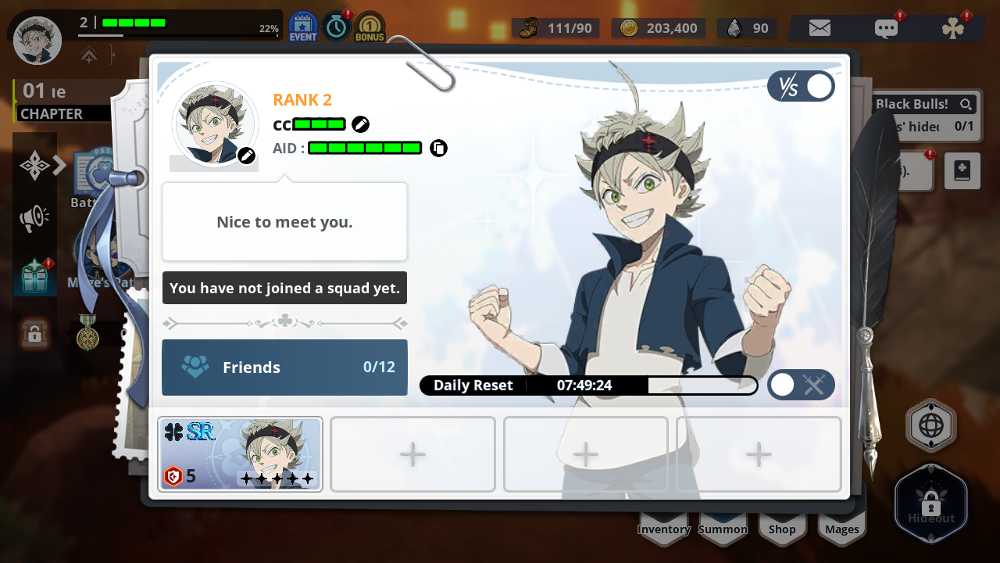Claim the Bonus coin icon
Screen dimensions: 1000x563
pos(370,27)
